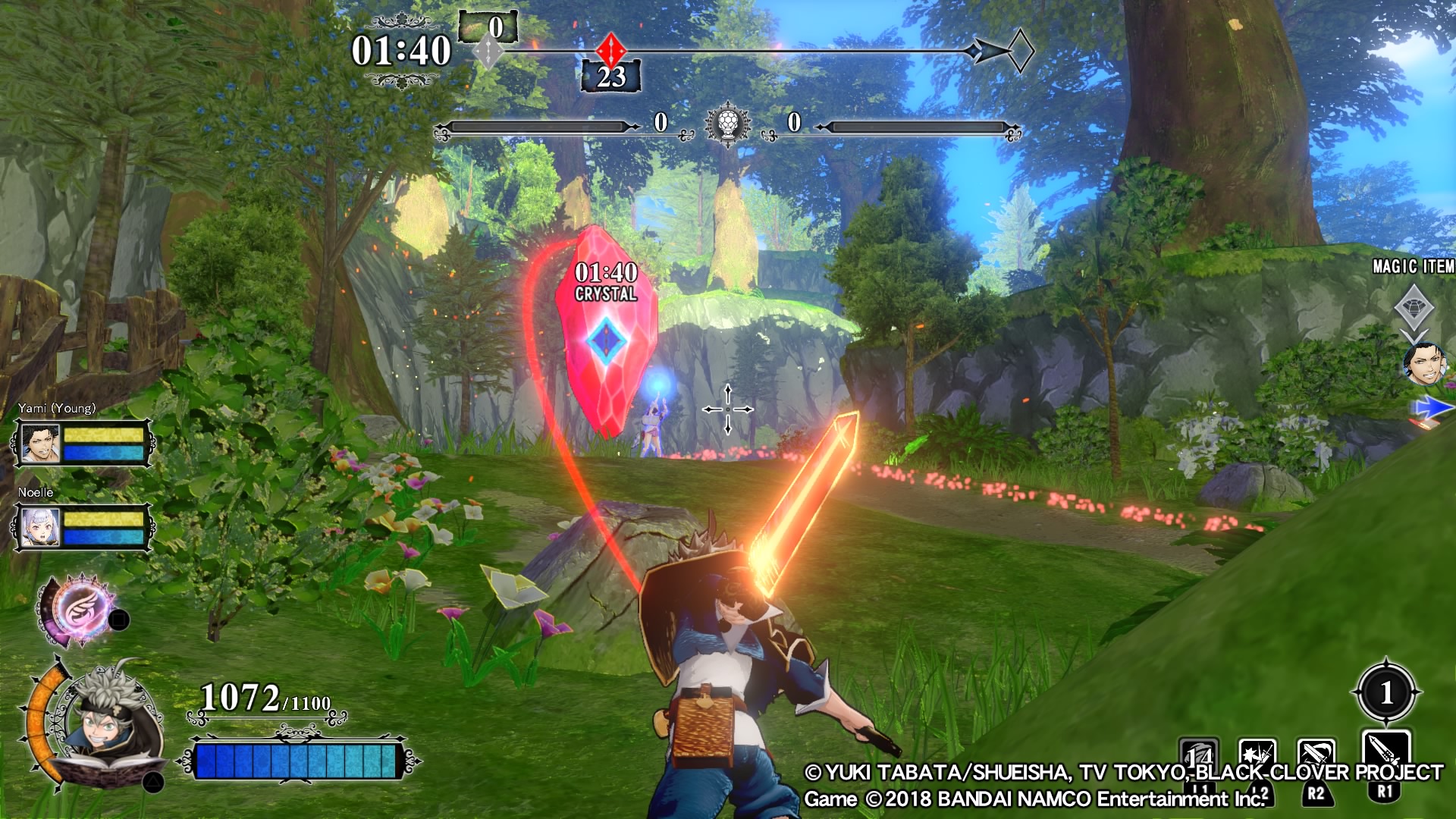The image size is (1456, 819).
Task: Click the crystal emblem between team scores
Action: (x=728, y=124)
